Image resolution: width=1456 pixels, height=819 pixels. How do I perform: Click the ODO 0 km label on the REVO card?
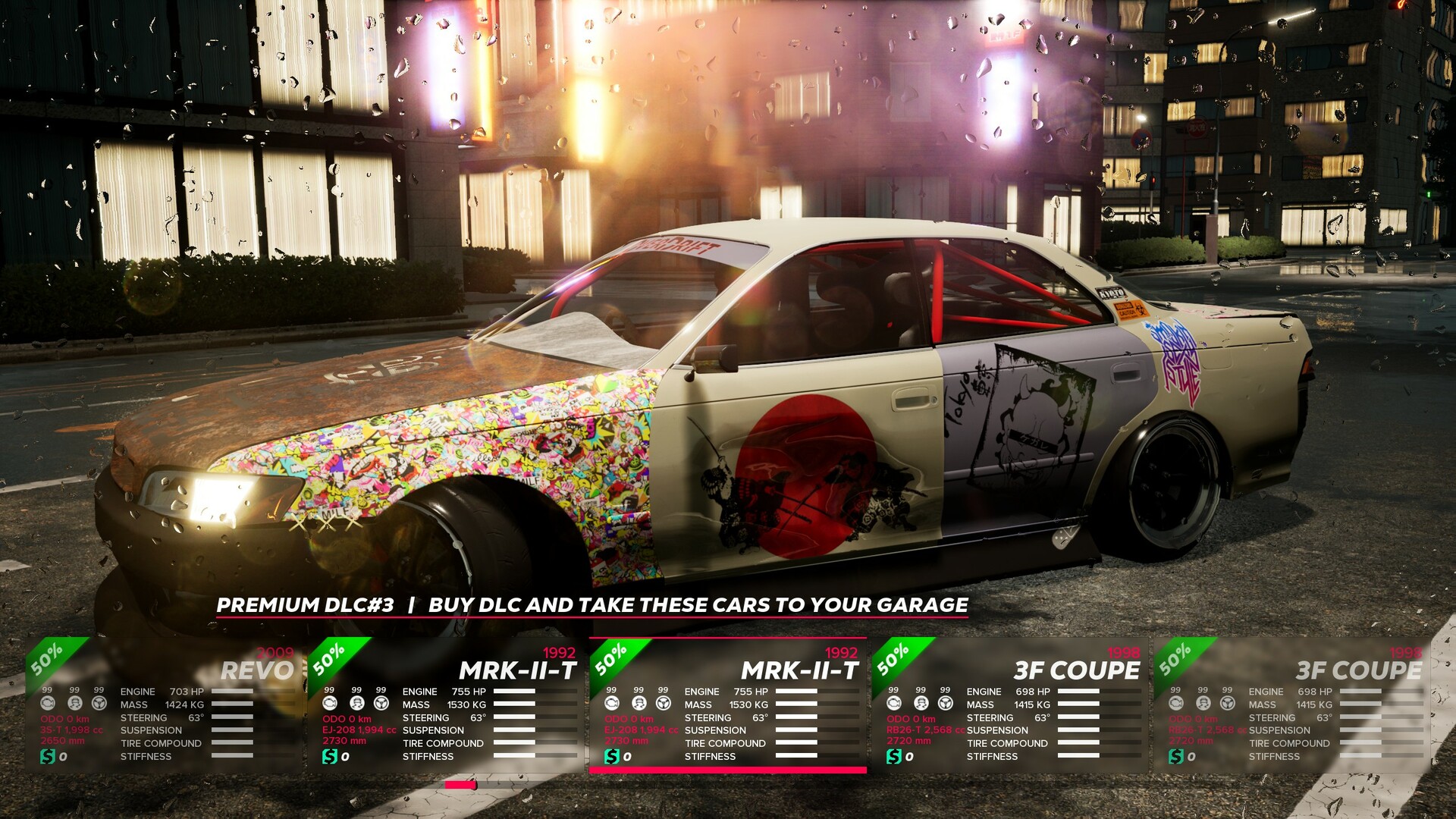[64, 718]
